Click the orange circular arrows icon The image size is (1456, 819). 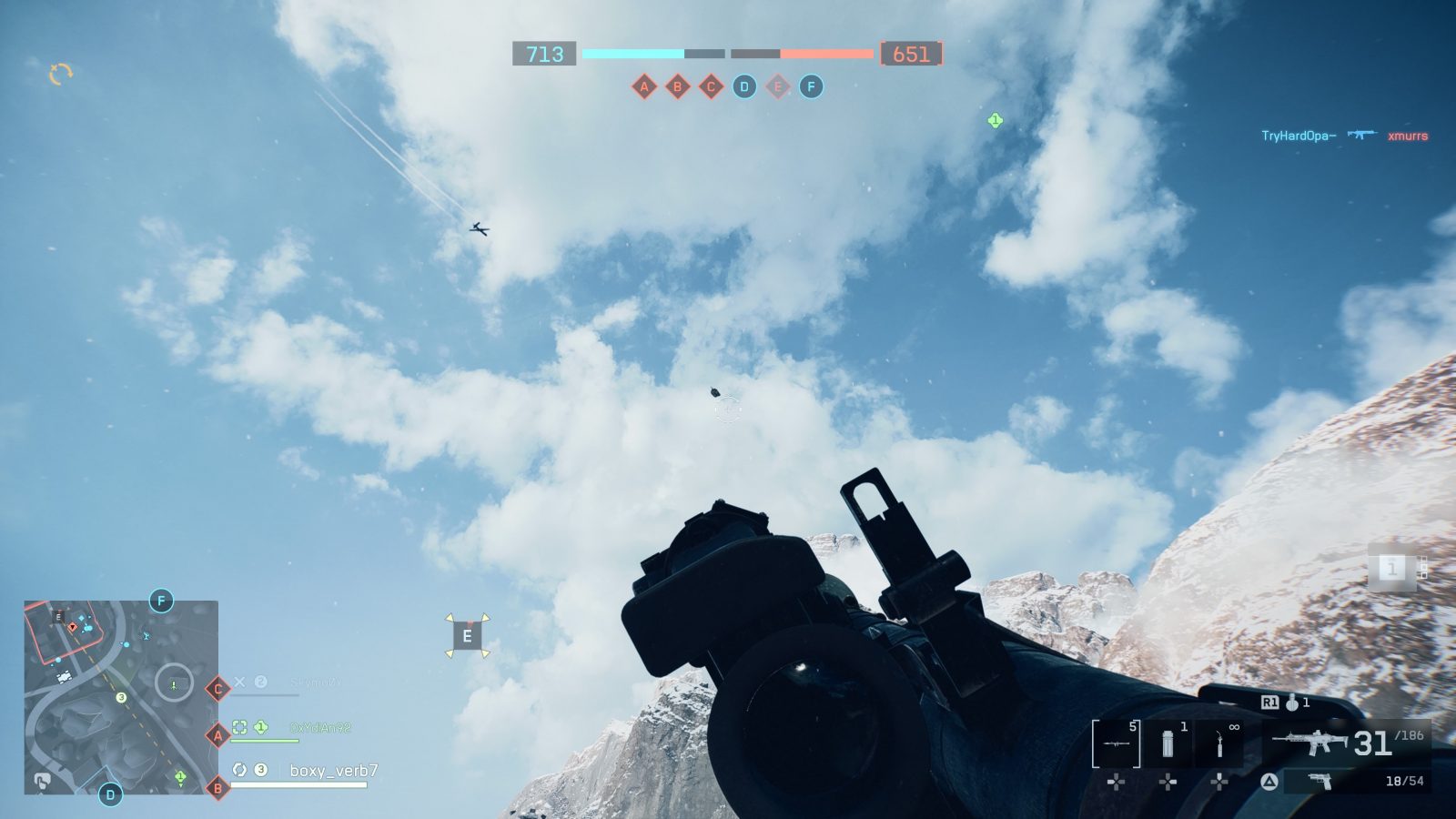tap(60, 74)
